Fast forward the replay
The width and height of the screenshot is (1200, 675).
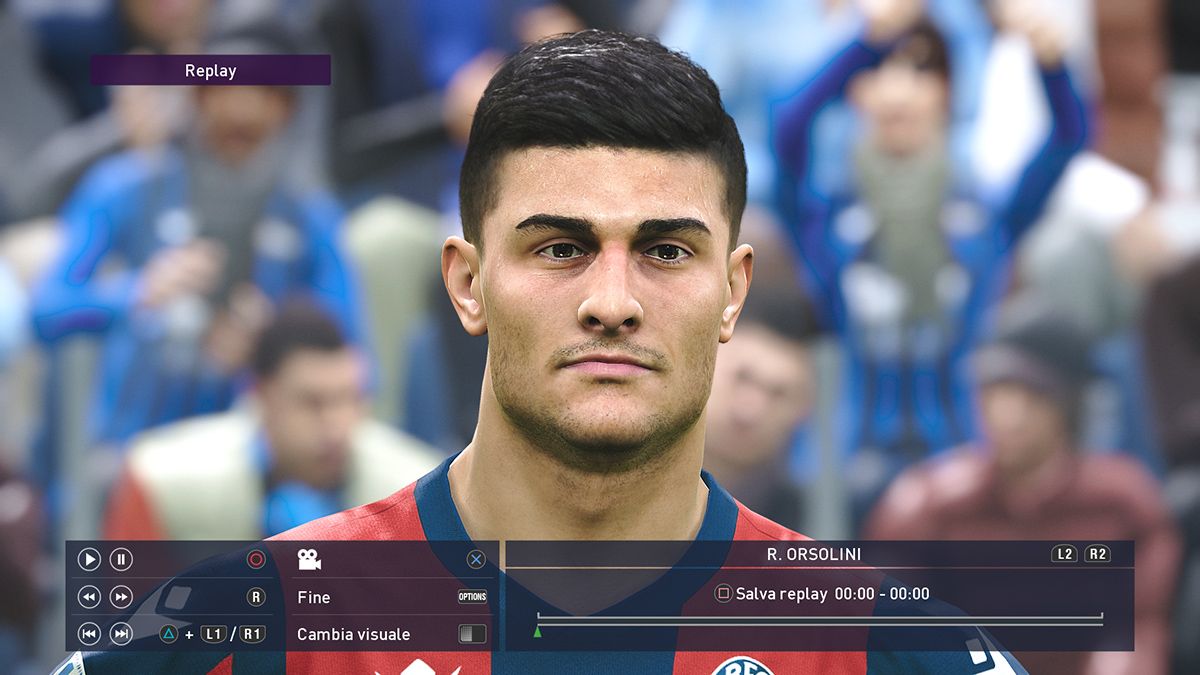point(121,597)
